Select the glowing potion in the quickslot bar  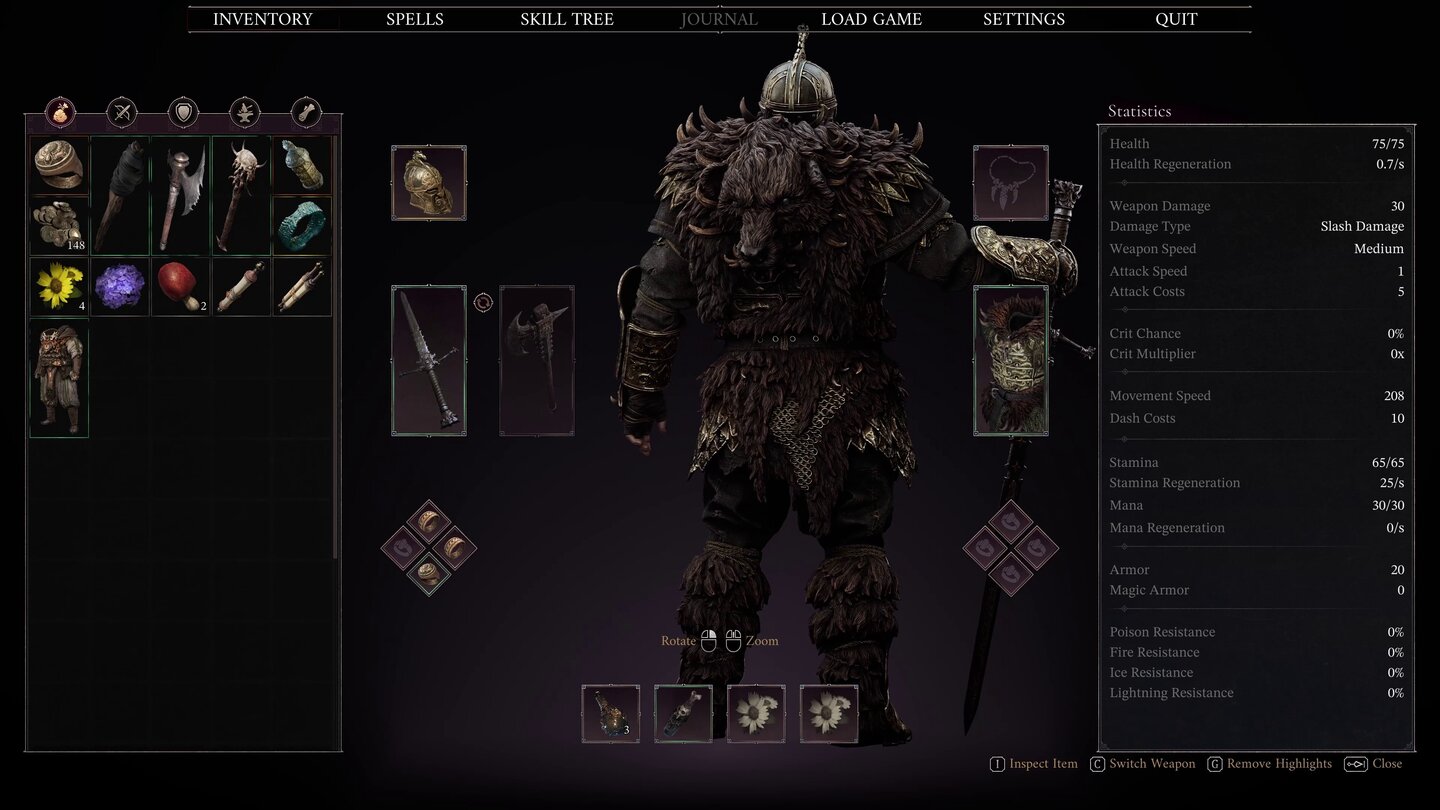pos(610,713)
